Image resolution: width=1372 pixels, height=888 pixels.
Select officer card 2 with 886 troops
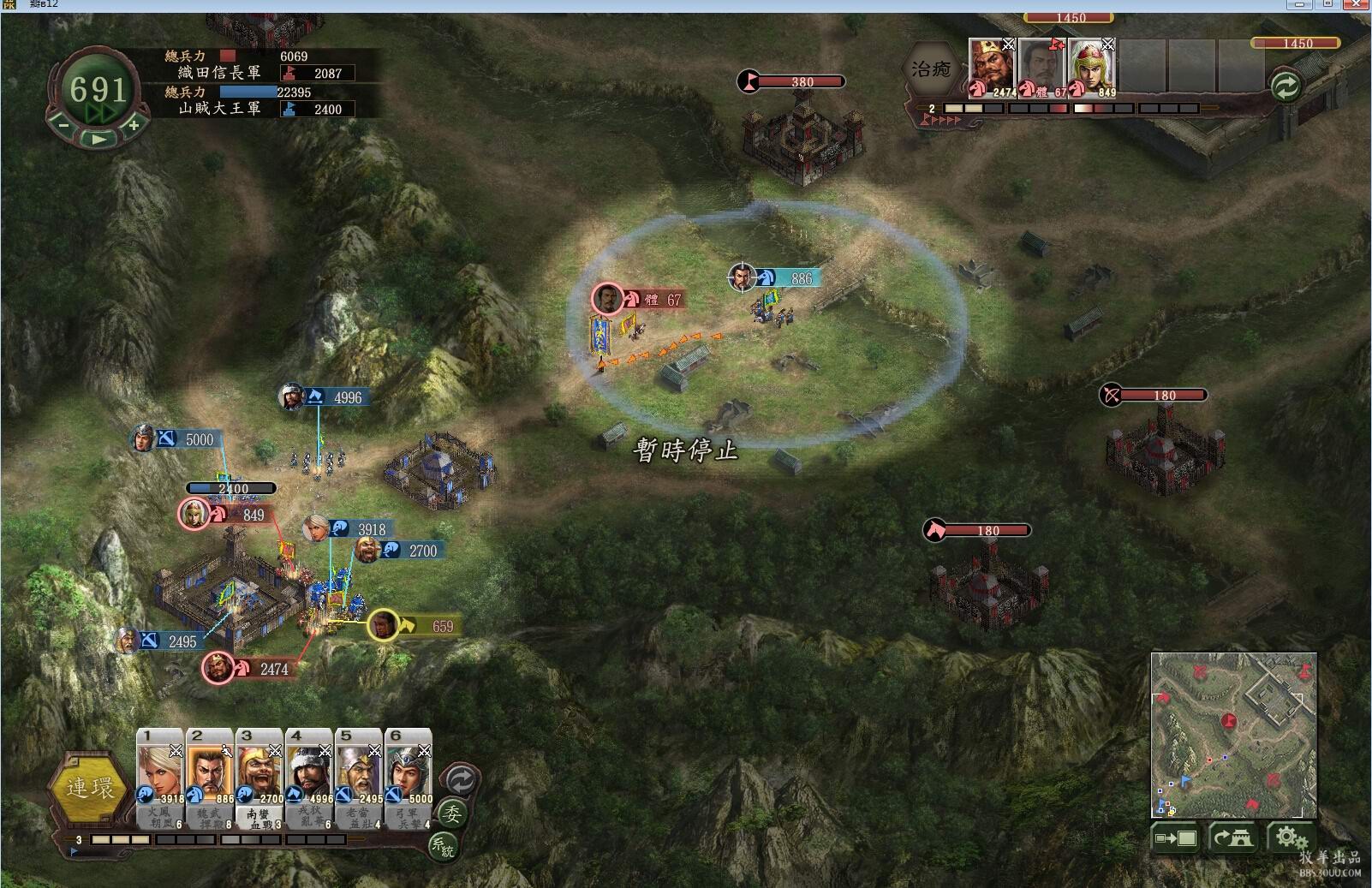(x=210, y=778)
